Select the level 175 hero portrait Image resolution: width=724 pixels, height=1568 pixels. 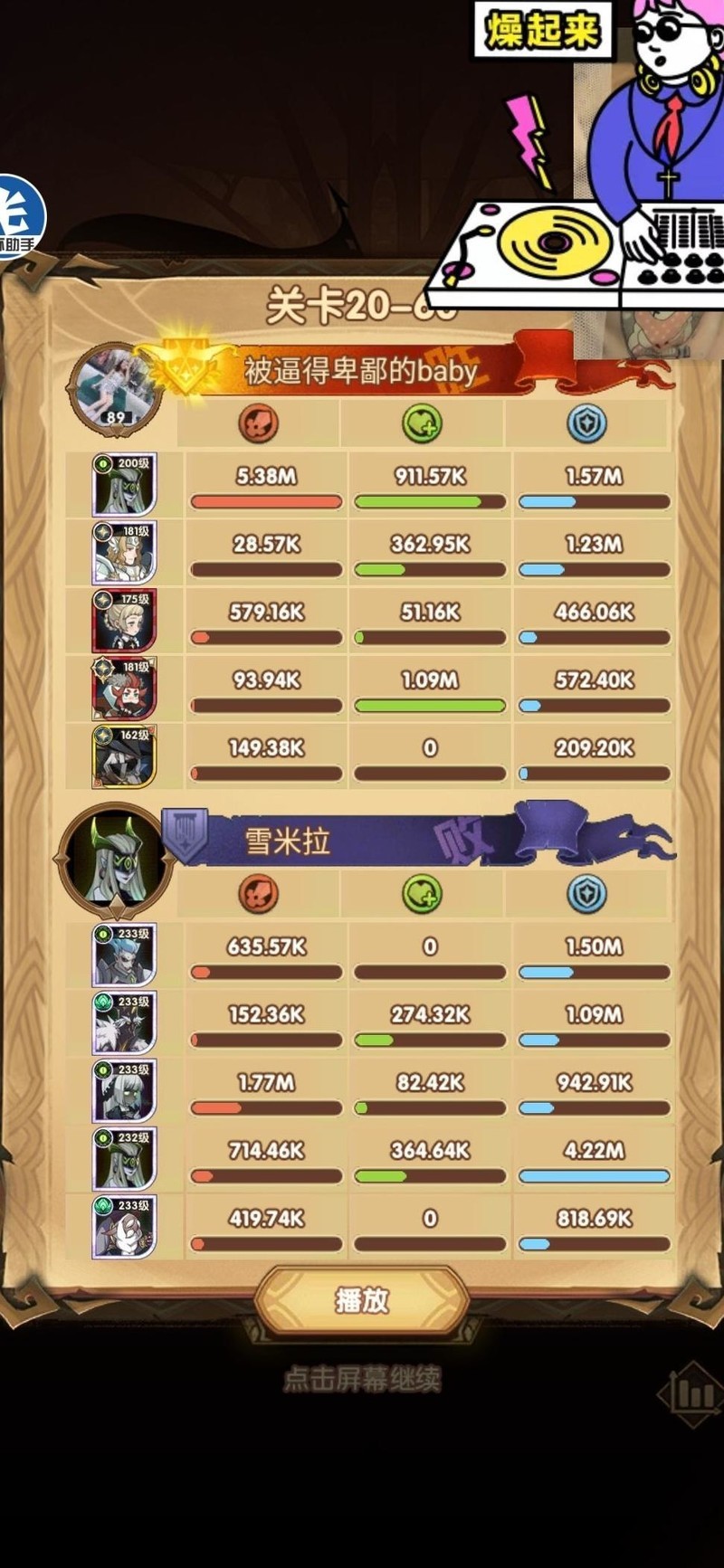(125, 621)
